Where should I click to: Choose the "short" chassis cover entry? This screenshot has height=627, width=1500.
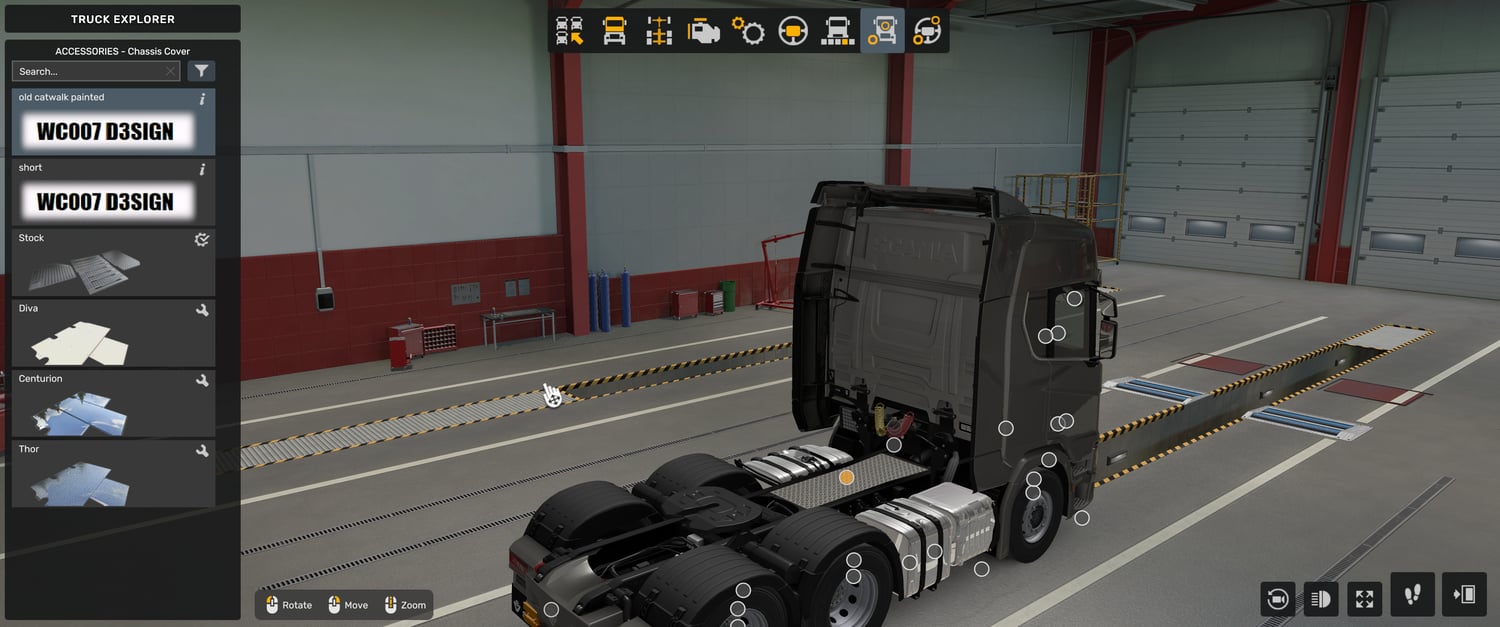coord(114,192)
